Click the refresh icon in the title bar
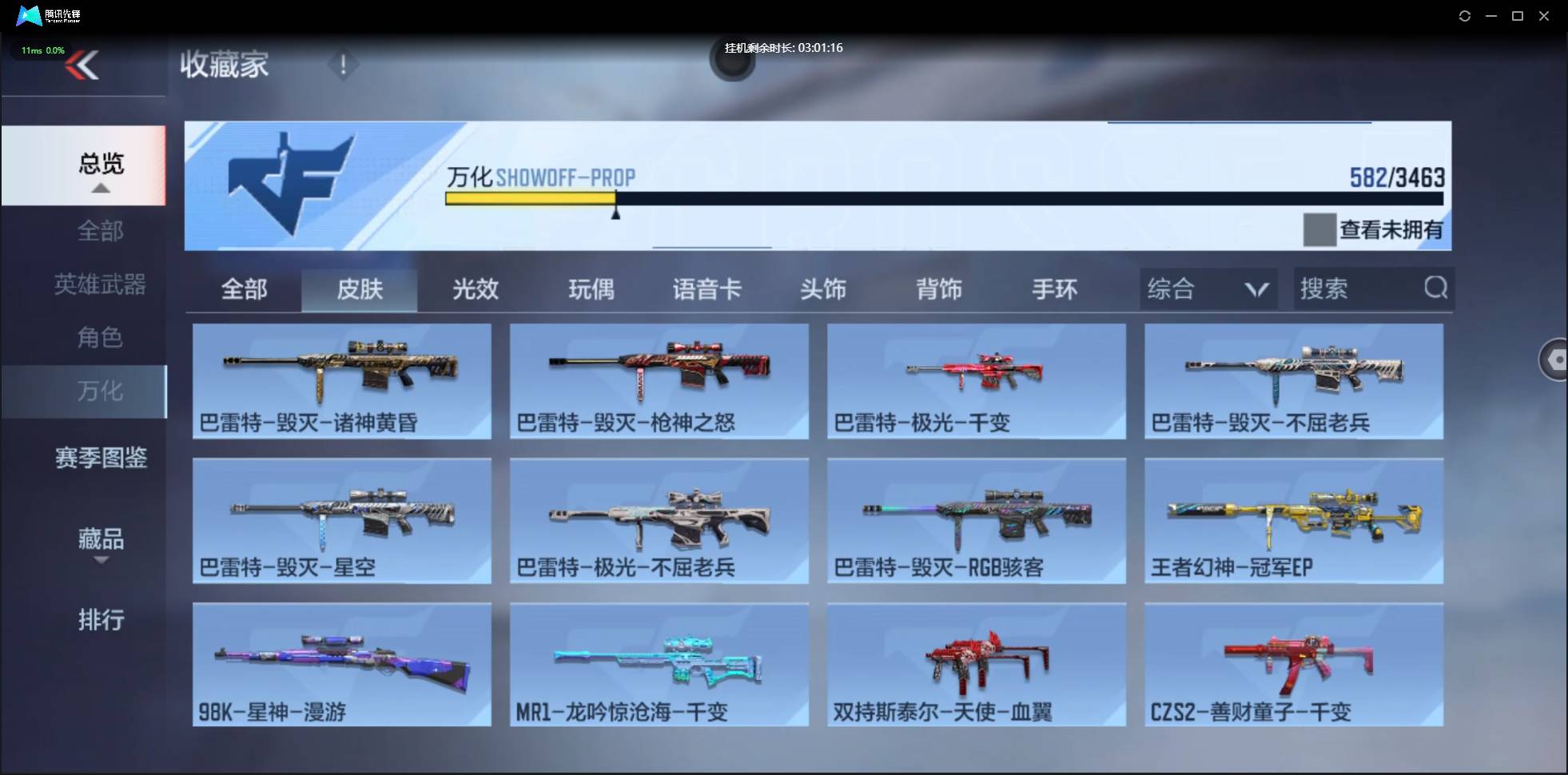Image resolution: width=1568 pixels, height=775 pixels. (1466, 15)
